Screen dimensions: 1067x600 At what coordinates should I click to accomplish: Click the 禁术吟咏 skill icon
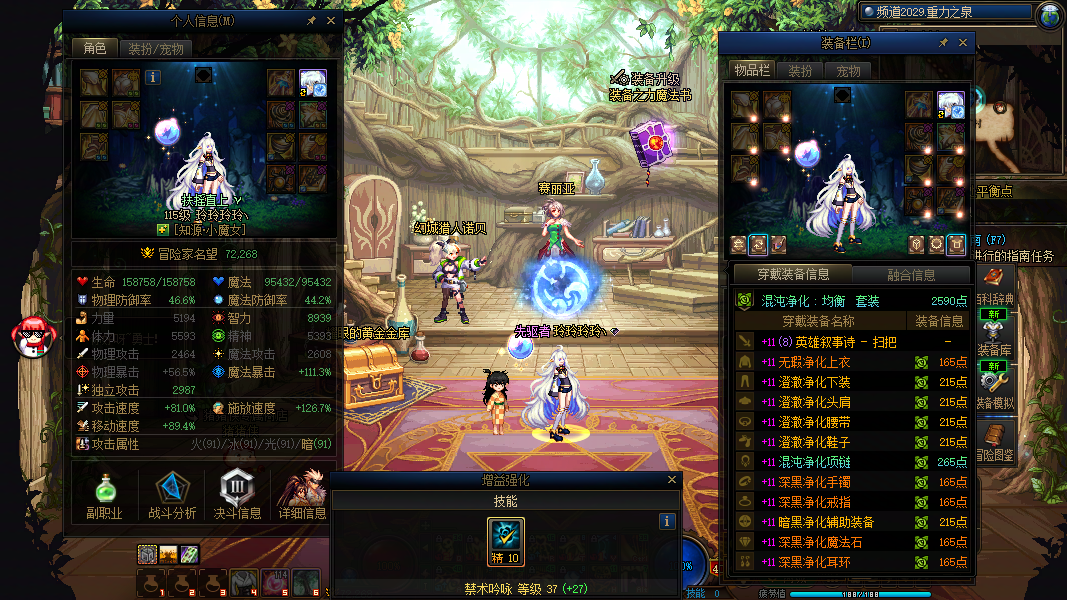pyautogui.click(x=506, y=542)
